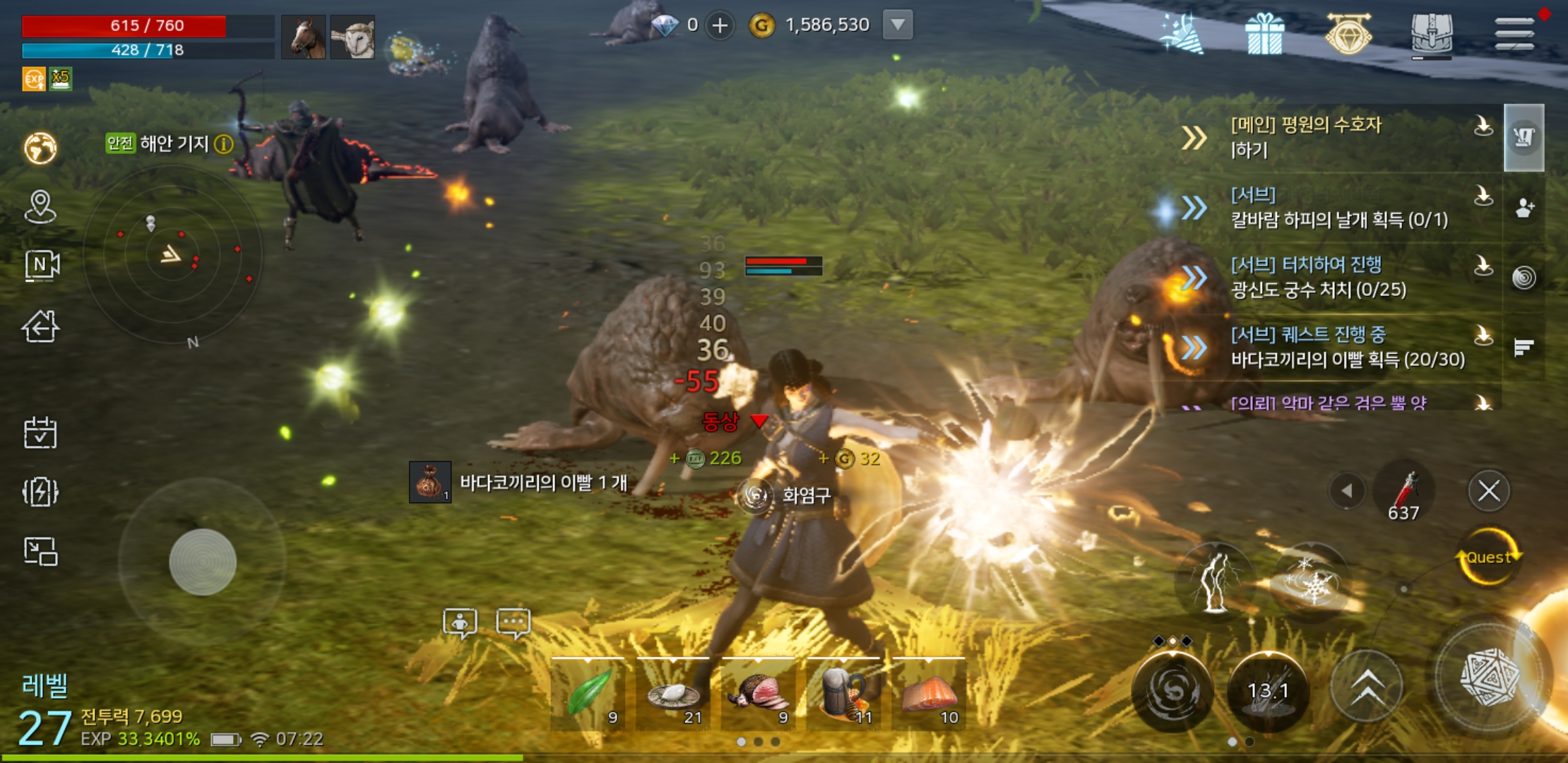Select the 광신도 궁수 처치 quest entry
Image resolution: width=1568 pixels, height=763 pixels.
1318,278
